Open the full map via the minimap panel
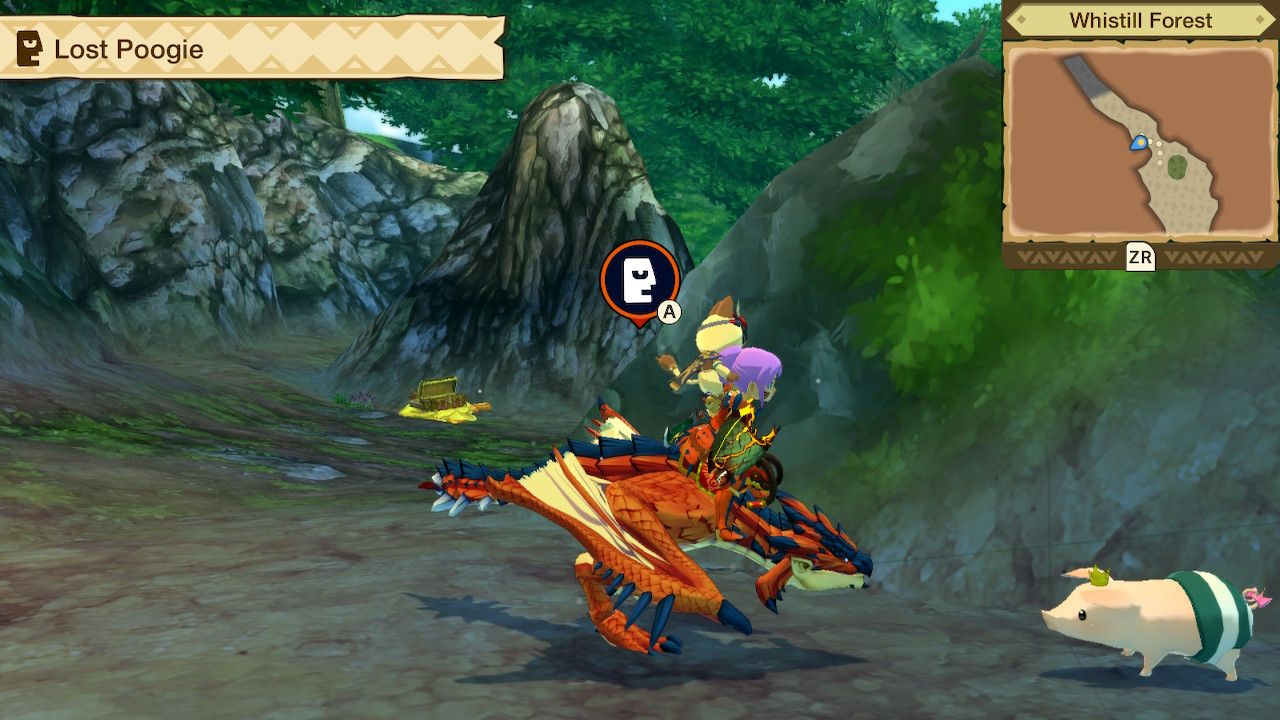Image resolution: width=1280 pixels, height=720 pixels. pyautogui.click(x=1140, y=140)
